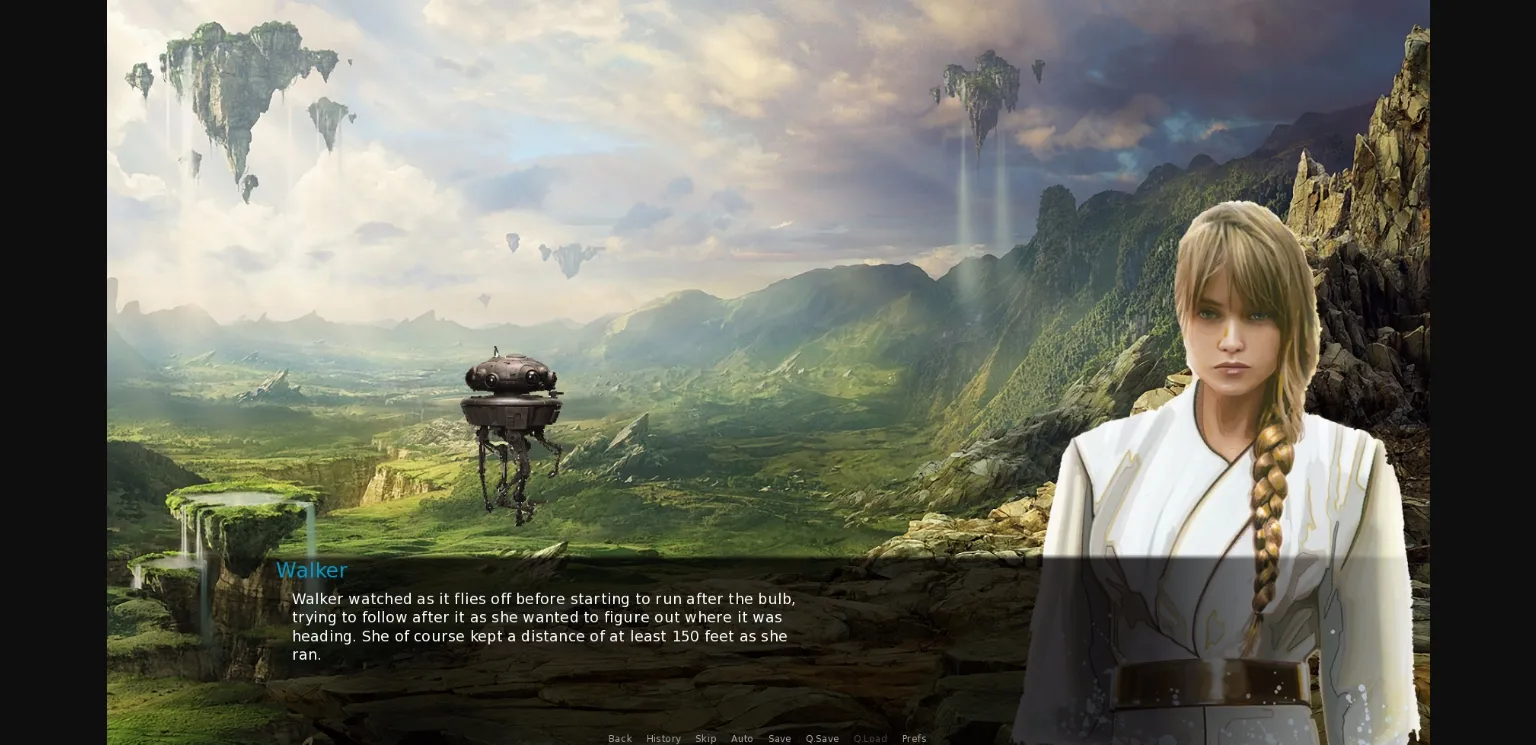Click the speaker name Walker
This screenshot has width=1536, height=745.
point(311,570)
